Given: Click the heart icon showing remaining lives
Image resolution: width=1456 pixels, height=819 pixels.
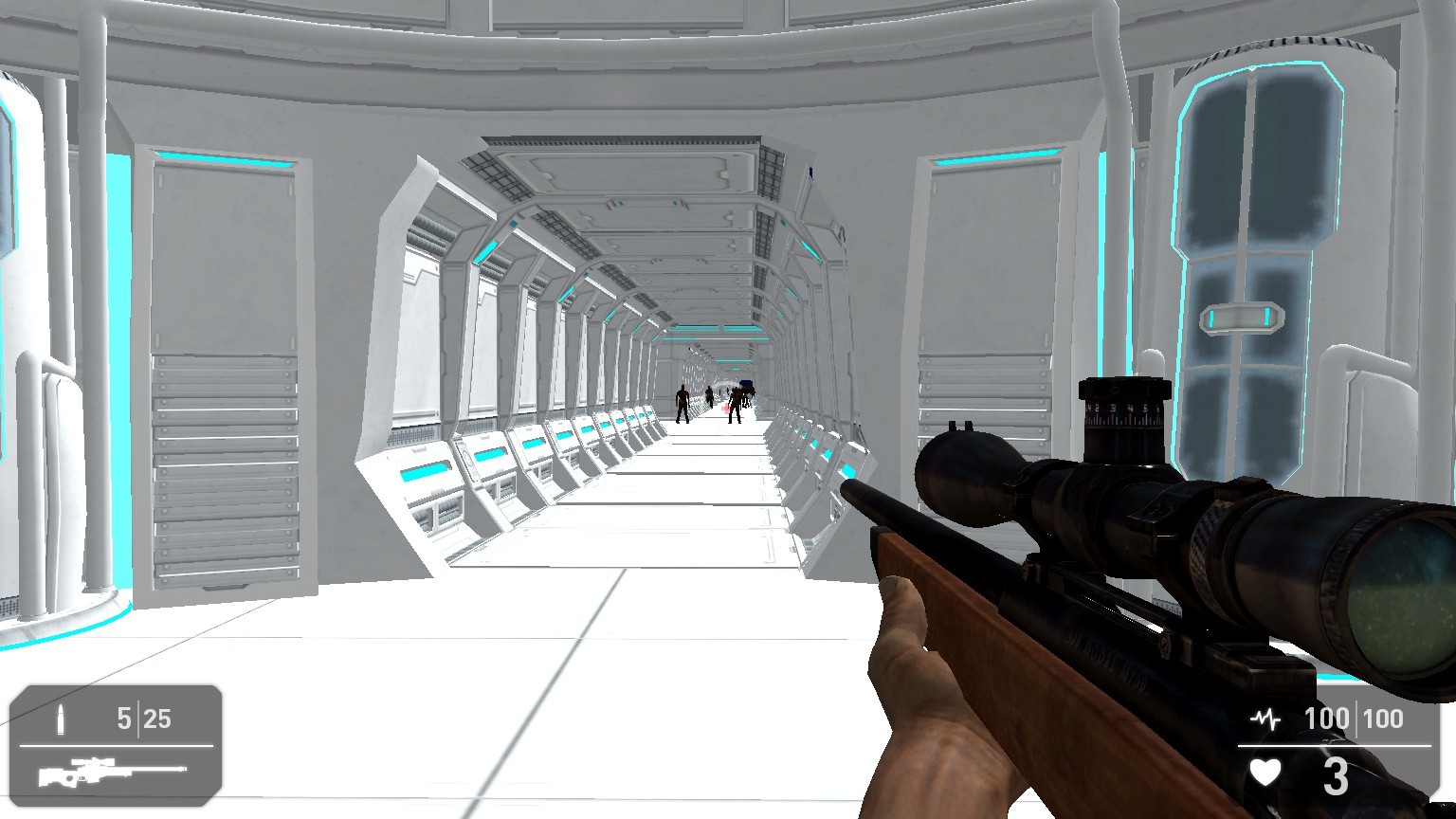Looking at the screenshot, I should (1267, 773).
